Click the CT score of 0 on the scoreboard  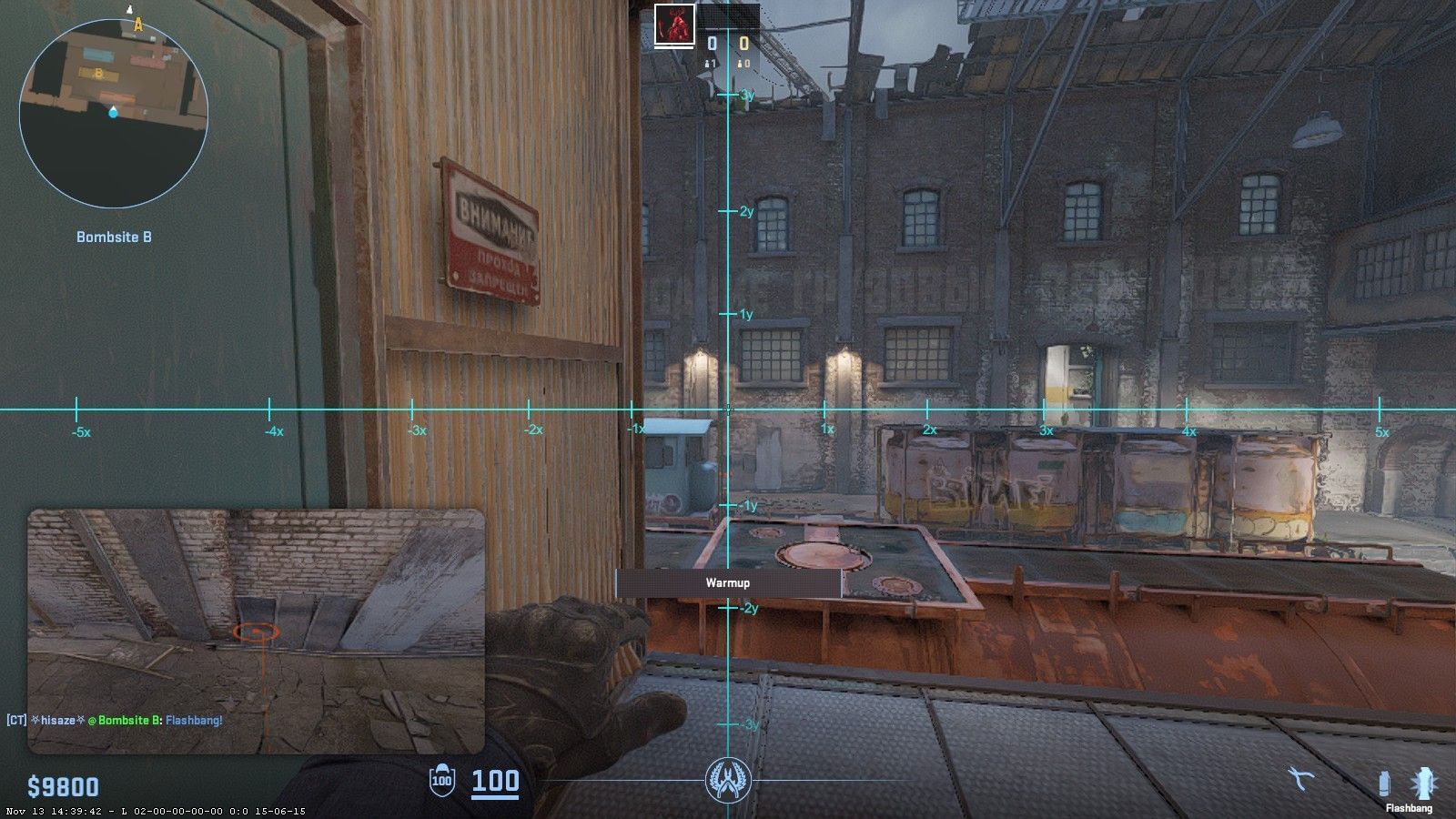tap(712, 40)
